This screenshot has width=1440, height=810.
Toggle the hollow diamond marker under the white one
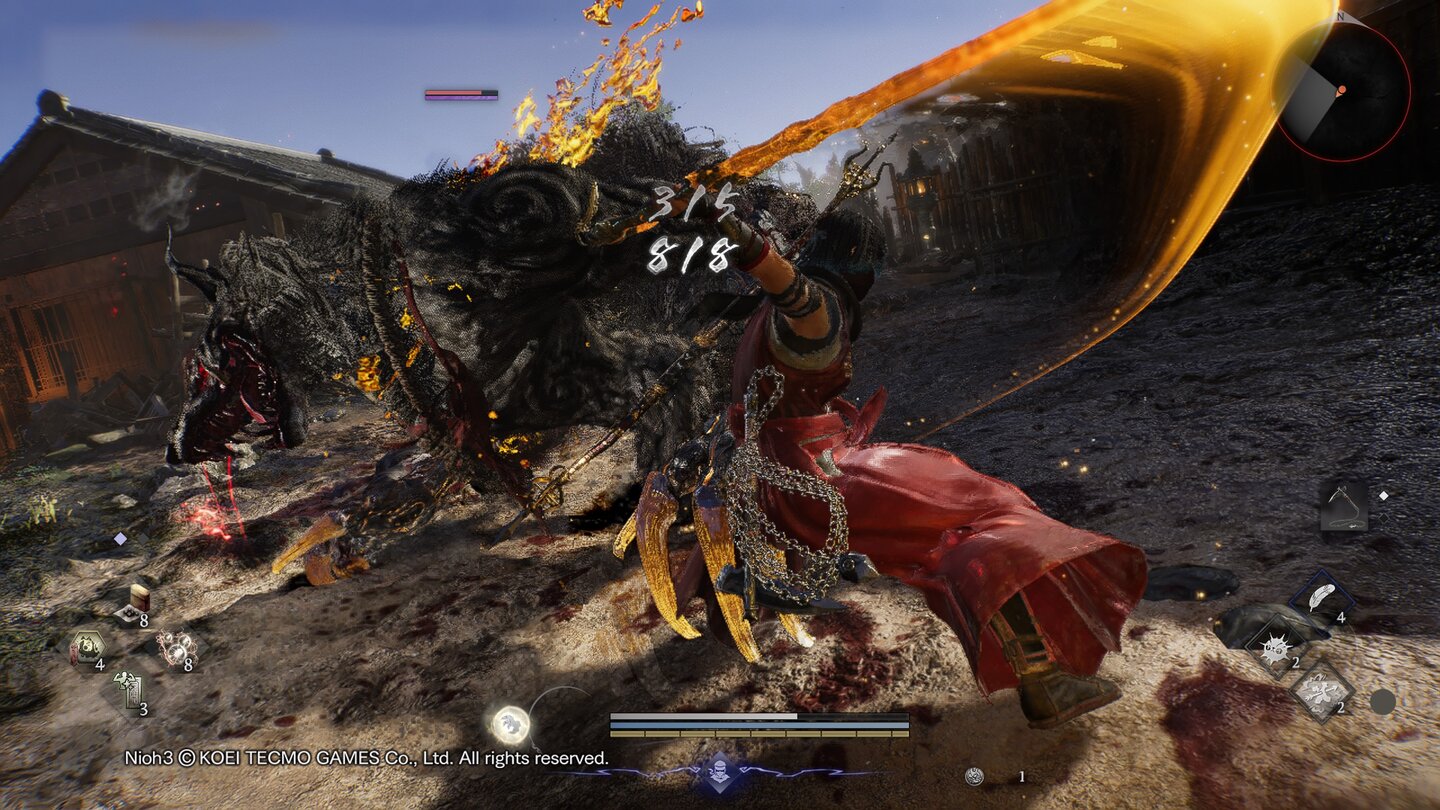point(1384,519)
